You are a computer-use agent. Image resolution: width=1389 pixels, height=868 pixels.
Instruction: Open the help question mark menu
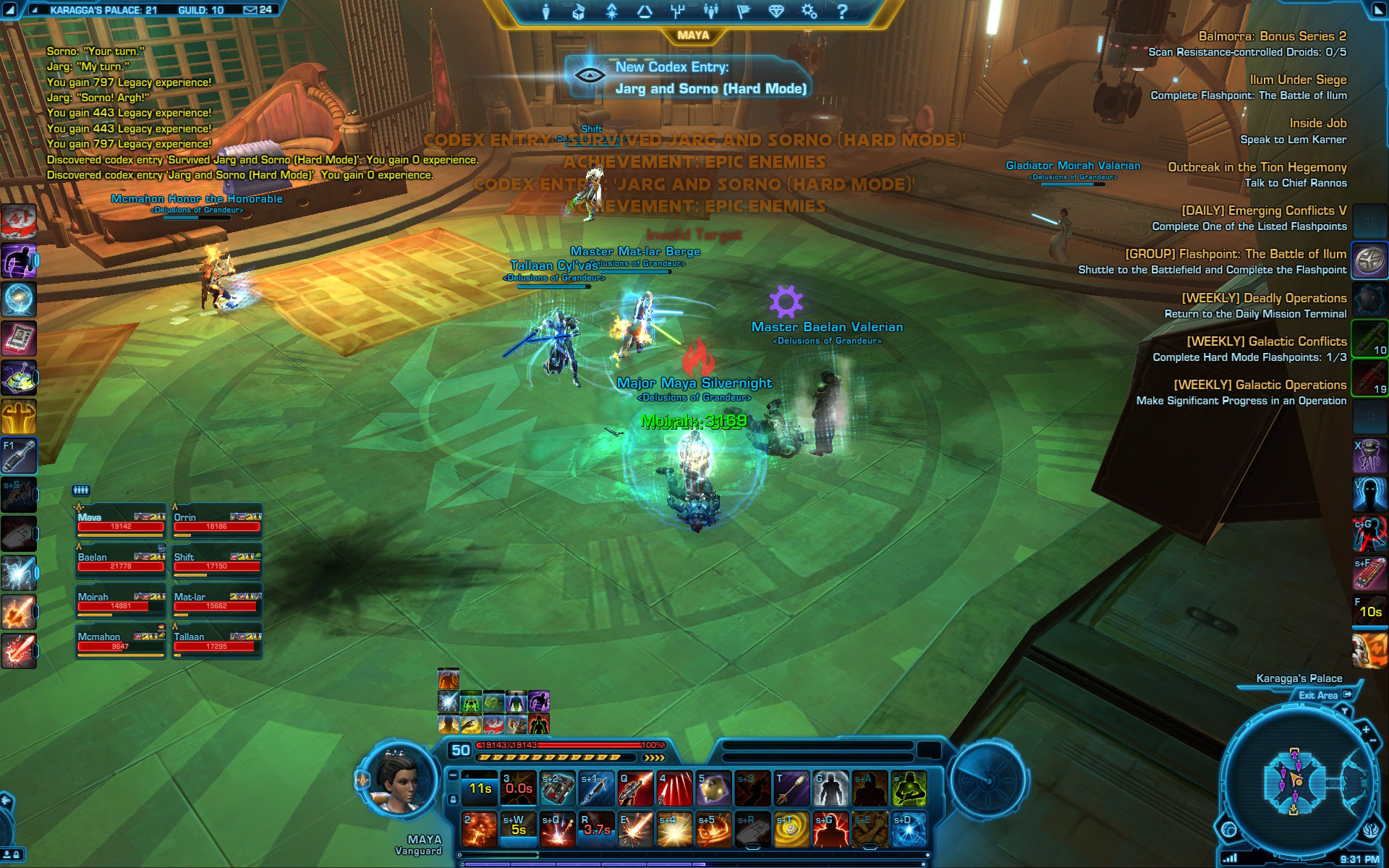click(x=841, y=12)
